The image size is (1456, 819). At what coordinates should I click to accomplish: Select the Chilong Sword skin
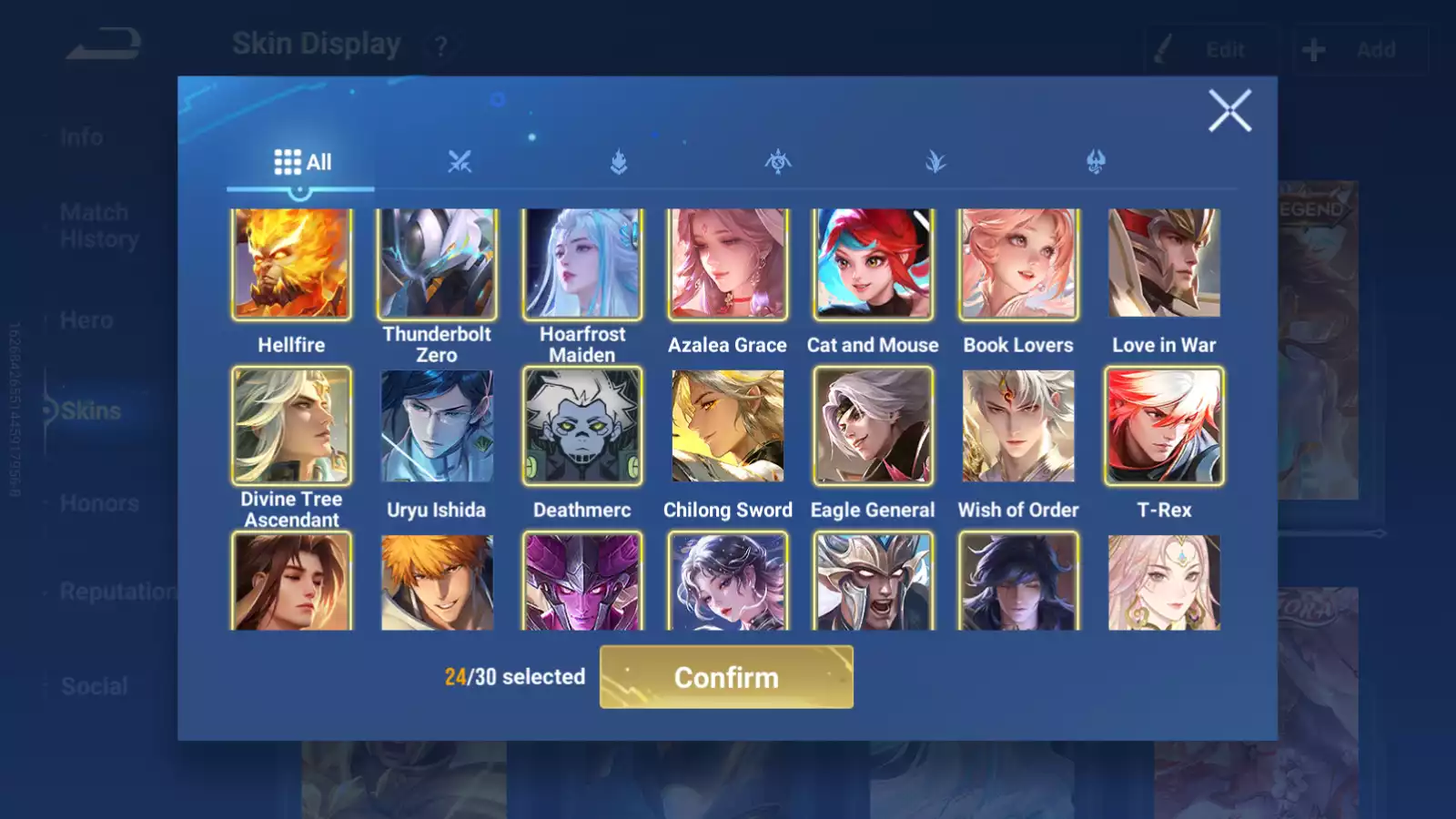[727, 426]
